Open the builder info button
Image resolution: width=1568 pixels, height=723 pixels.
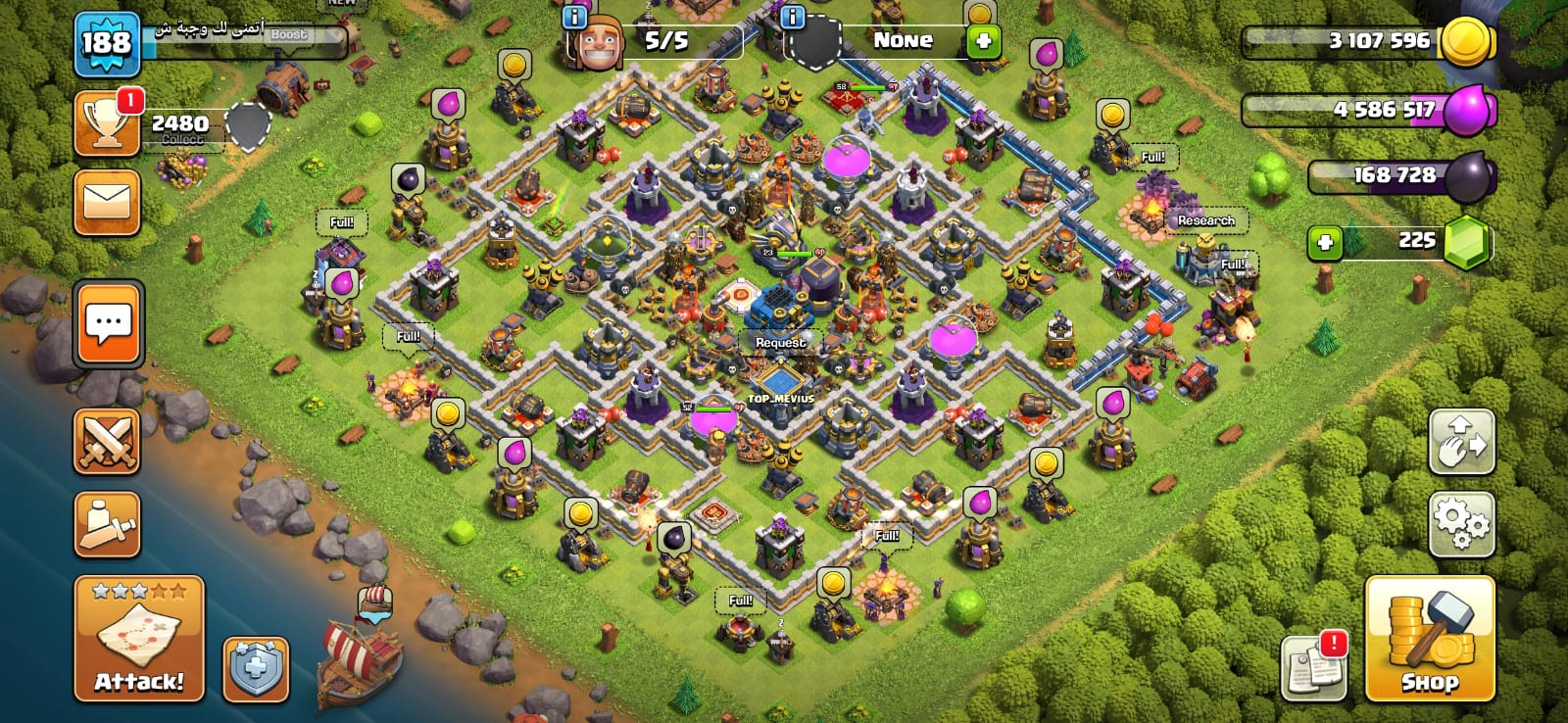tap(574, 17)
